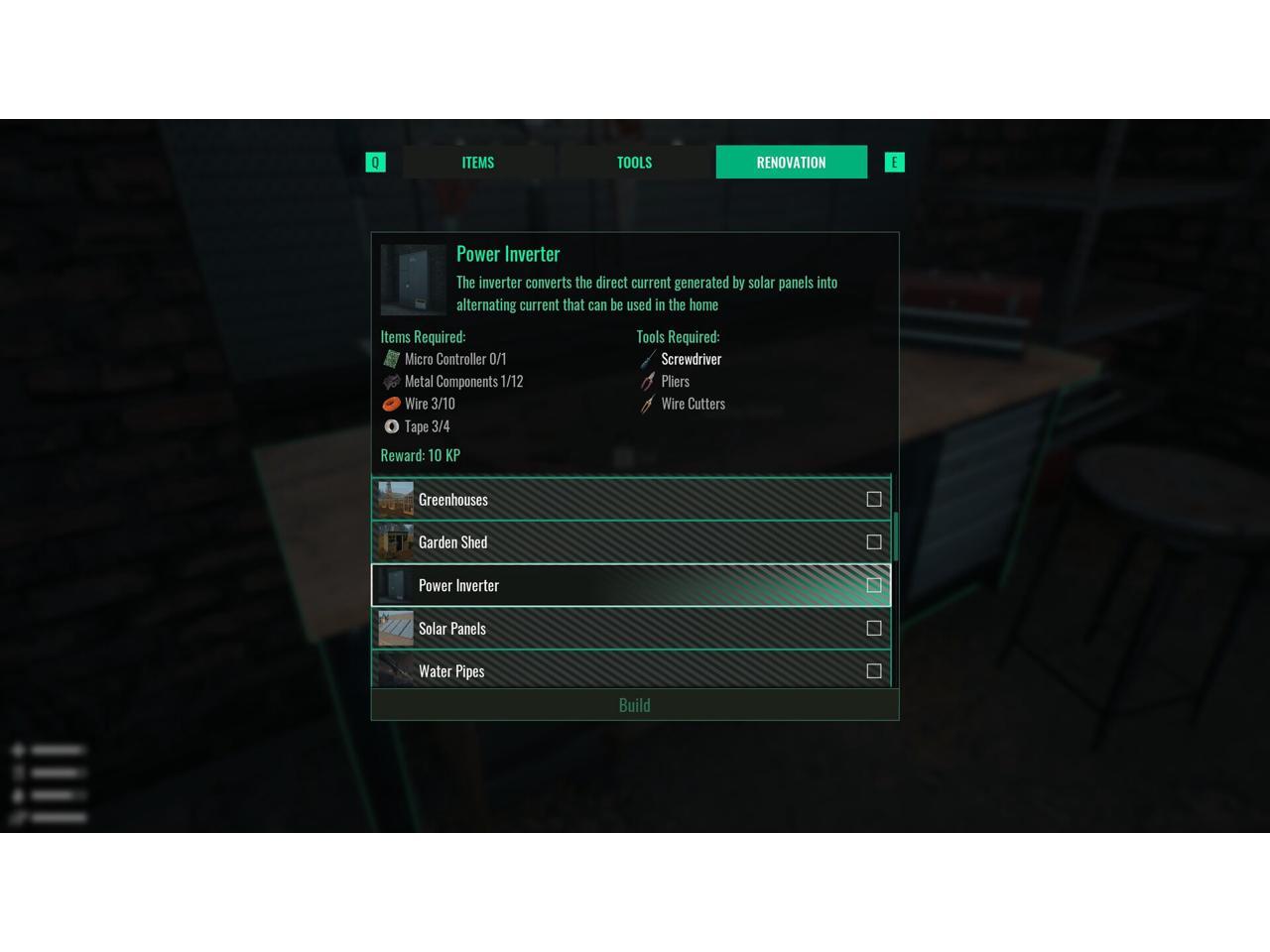The width and height of the screenshot is (1270, 952).
Task: Toggle the Garden Shed checkbox
Action: point(874,542)
